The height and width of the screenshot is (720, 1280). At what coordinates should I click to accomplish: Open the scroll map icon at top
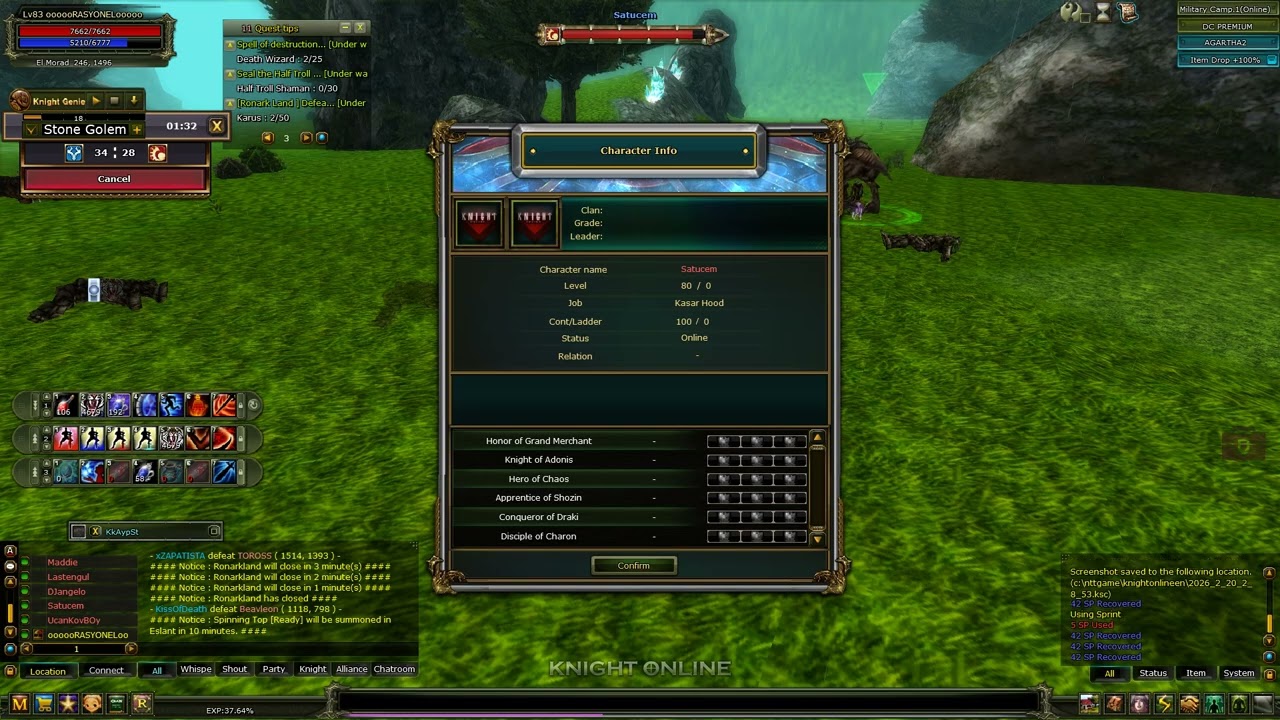pos(1127,12)
